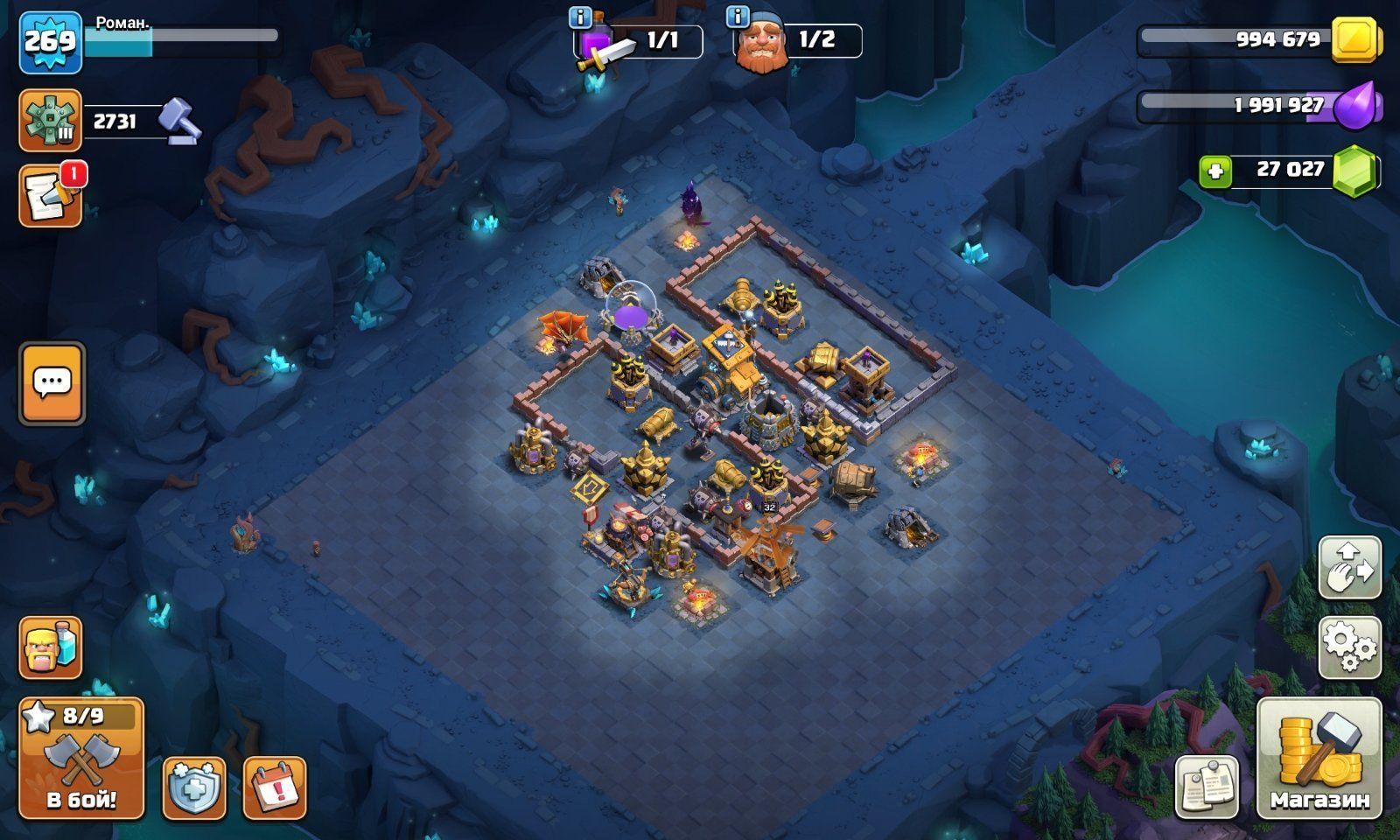
Task: Open the barbarian army overview button
Action: pyautogui.click(x=51, y=647)
